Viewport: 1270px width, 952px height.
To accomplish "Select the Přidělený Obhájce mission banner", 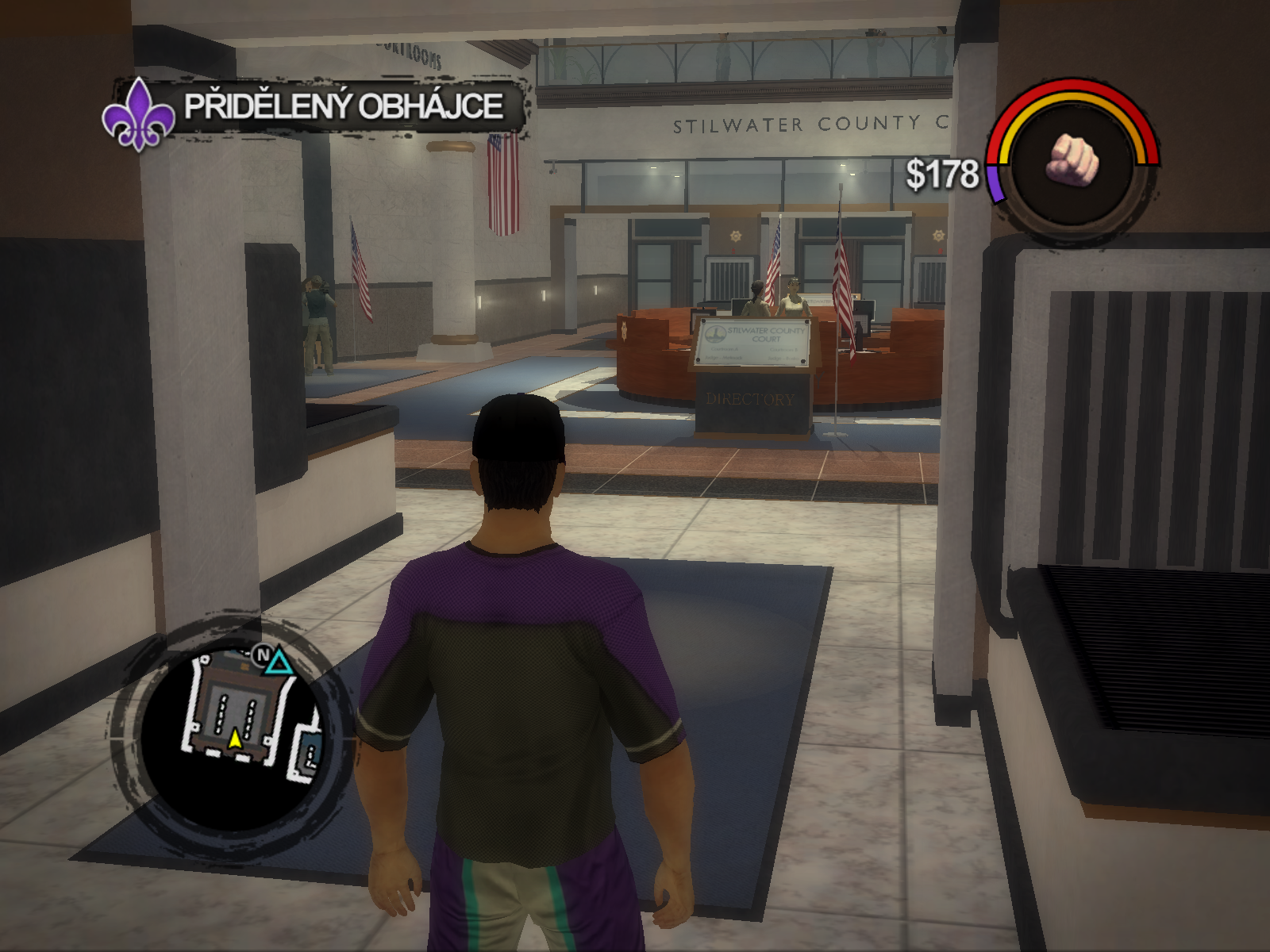I will 344,106.
